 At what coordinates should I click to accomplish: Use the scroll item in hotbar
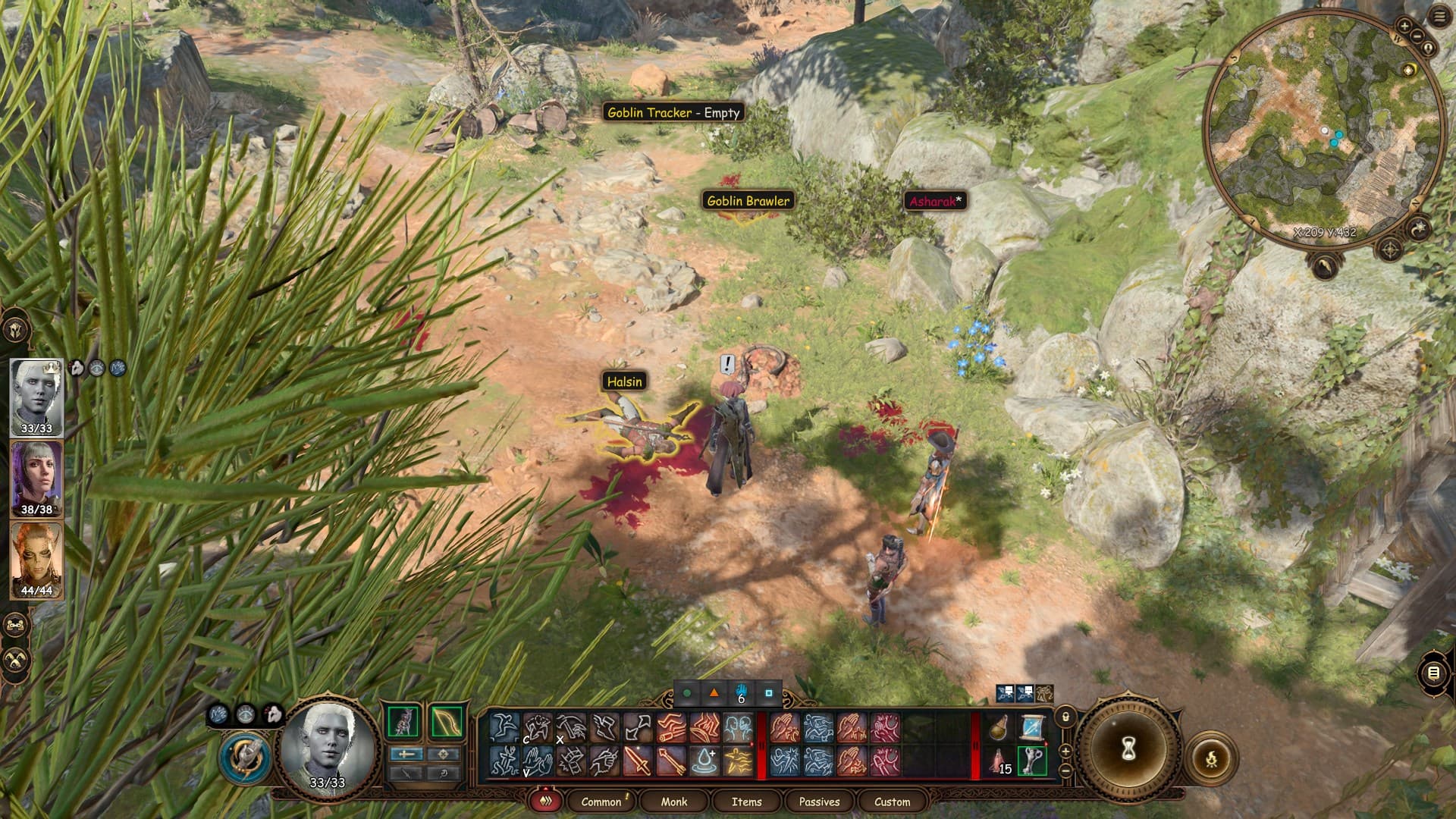tap(1032, 728)
